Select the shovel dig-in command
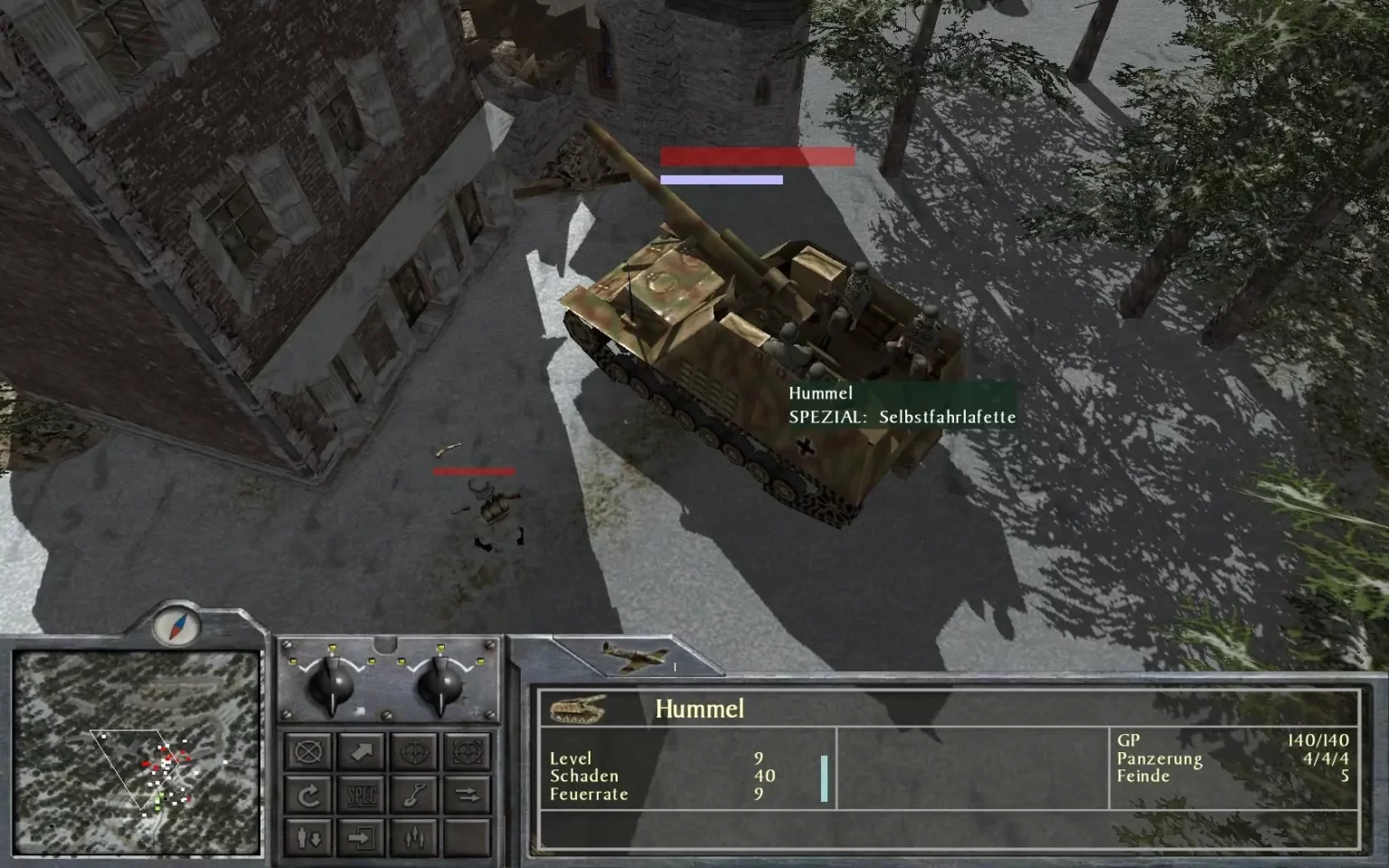 pyautogui.click(x=415, y=795)
